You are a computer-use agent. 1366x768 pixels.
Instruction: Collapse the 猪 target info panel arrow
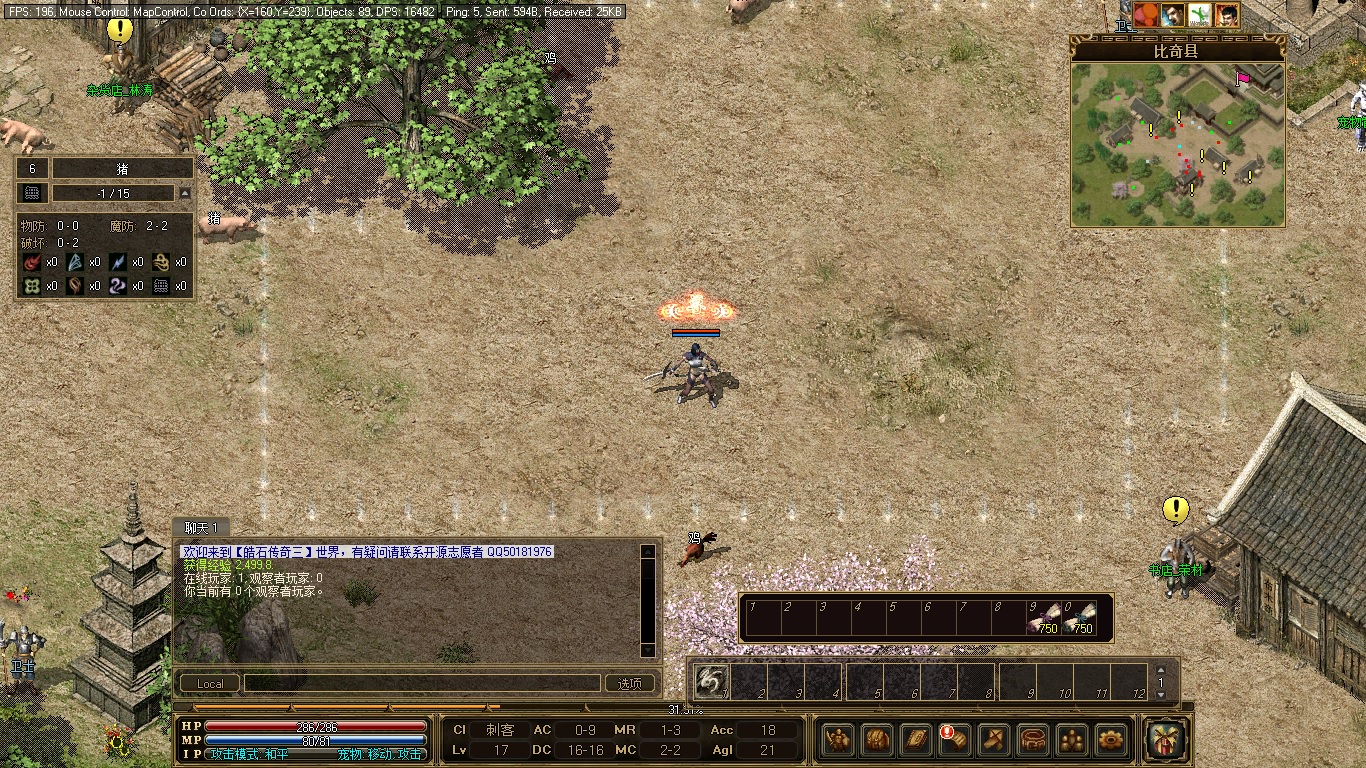click(x=184, y=193)
